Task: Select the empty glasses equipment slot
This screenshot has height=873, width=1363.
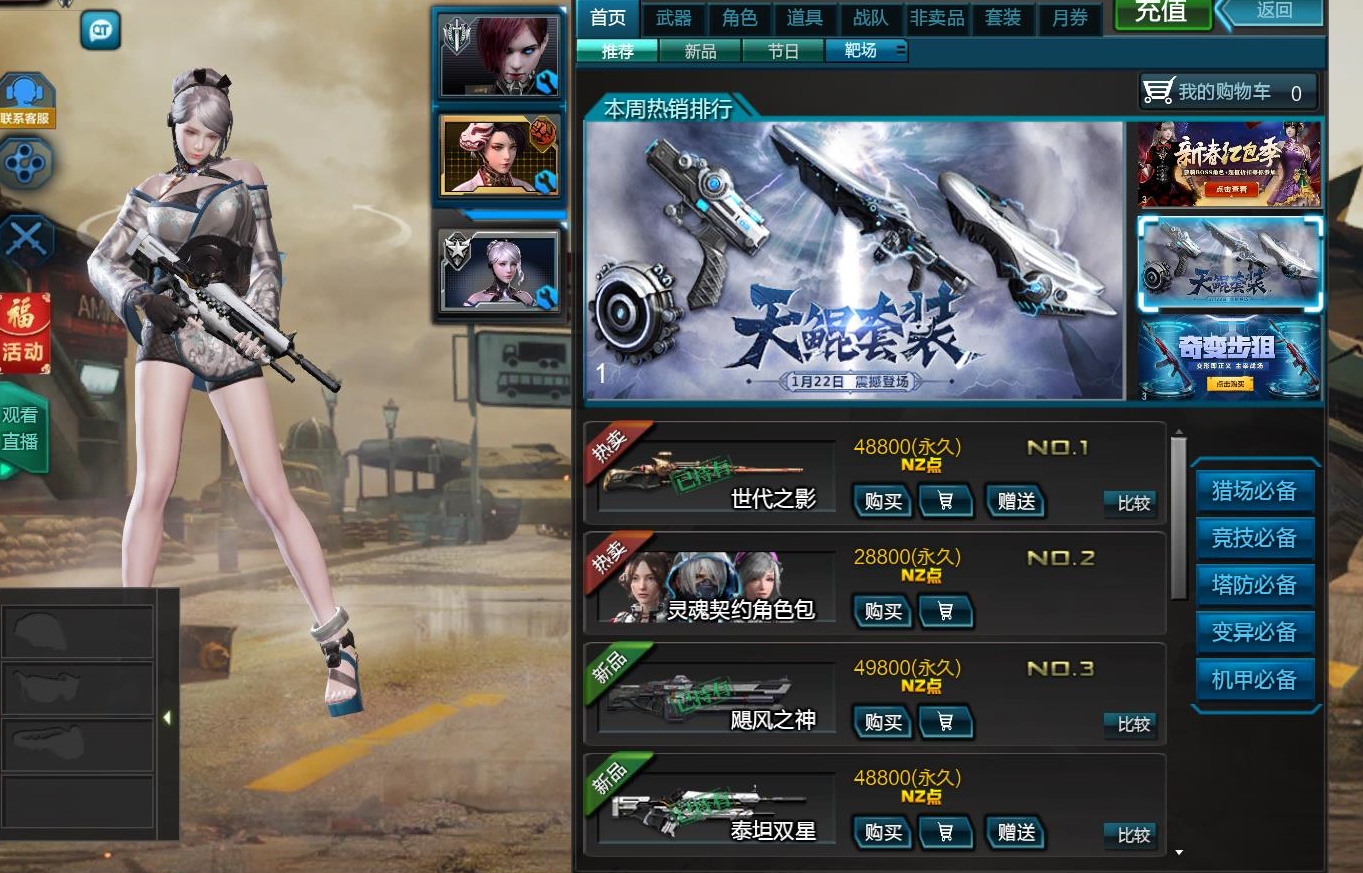Action: [x=78, y=690]
